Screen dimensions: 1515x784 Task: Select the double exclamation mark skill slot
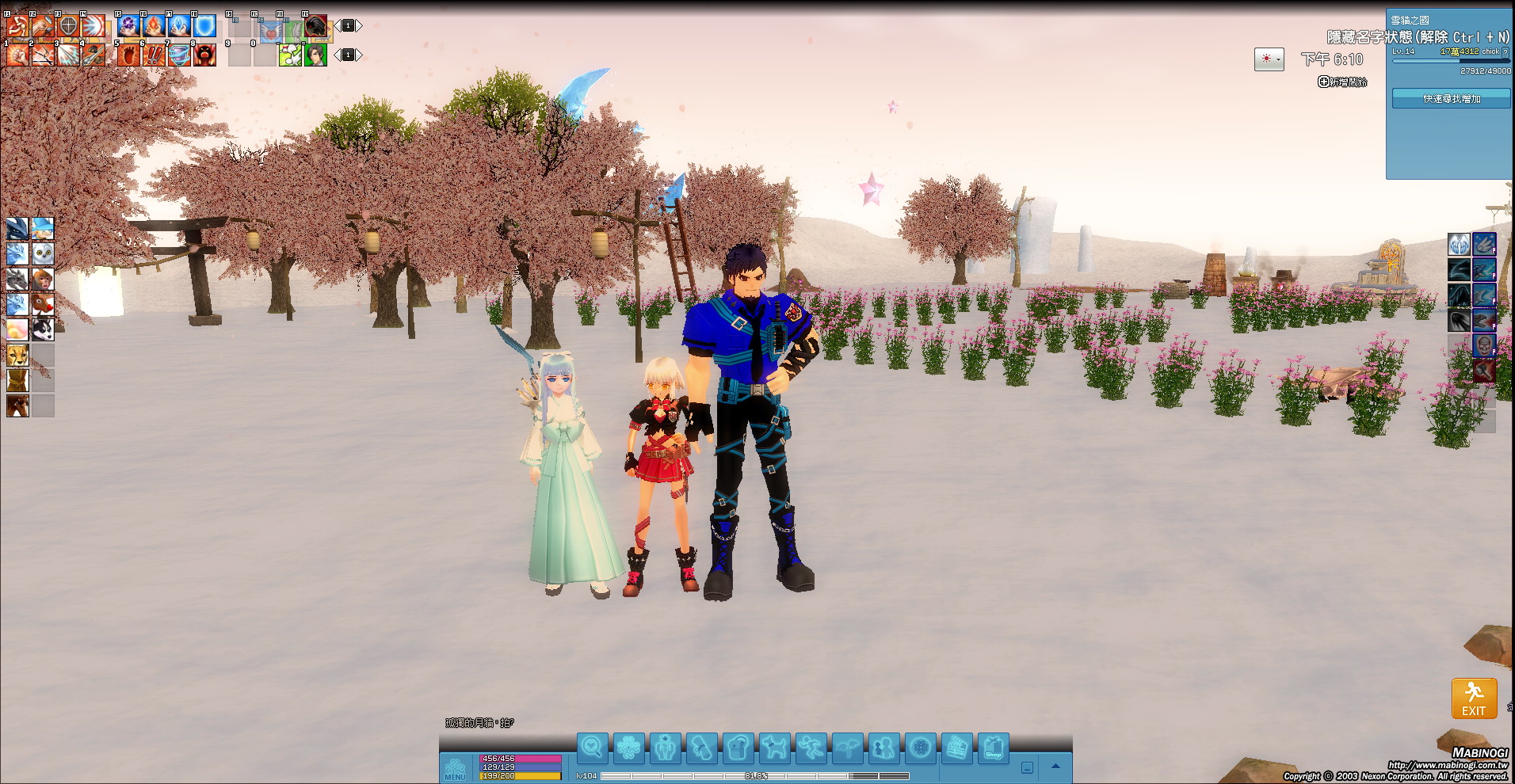click(154, 55)
